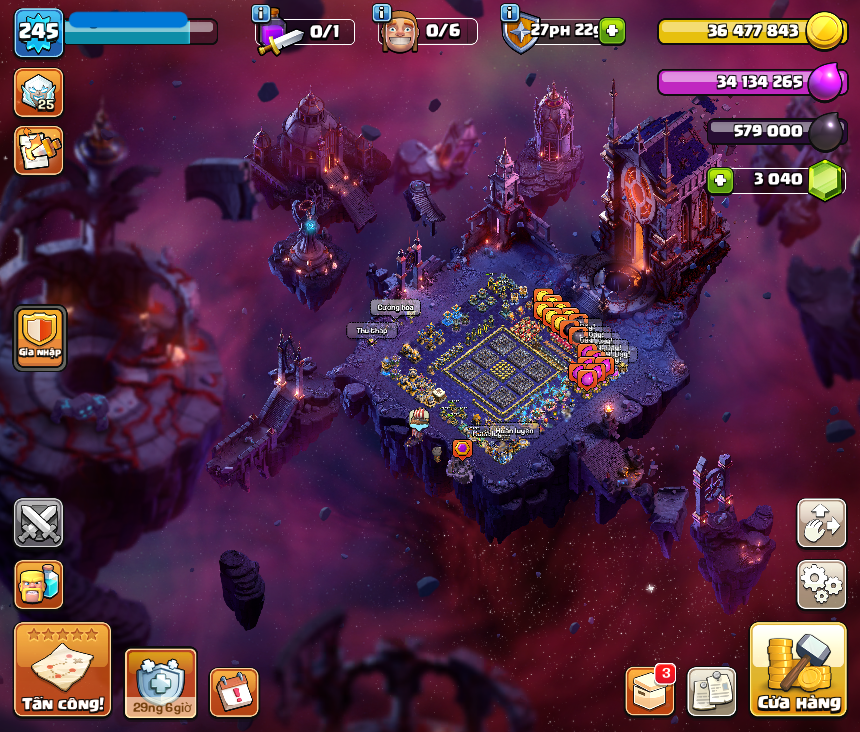This screenshot has height=732, width=860.
Task: Open the Cửa Hàng shop
Action: 797,669
